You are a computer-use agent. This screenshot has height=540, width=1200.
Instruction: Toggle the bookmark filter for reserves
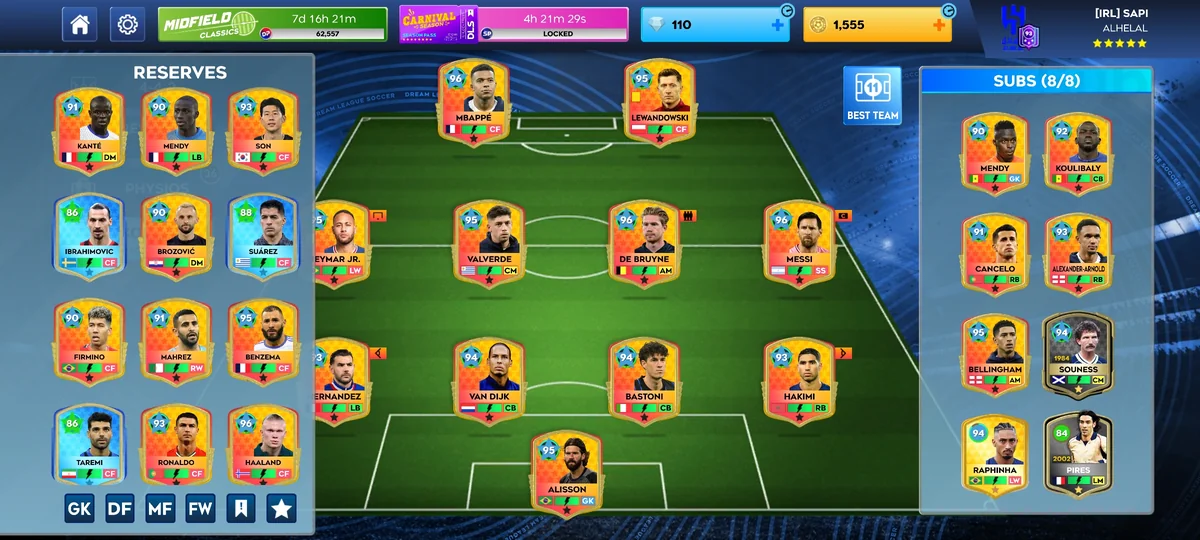tap(241, 508)
